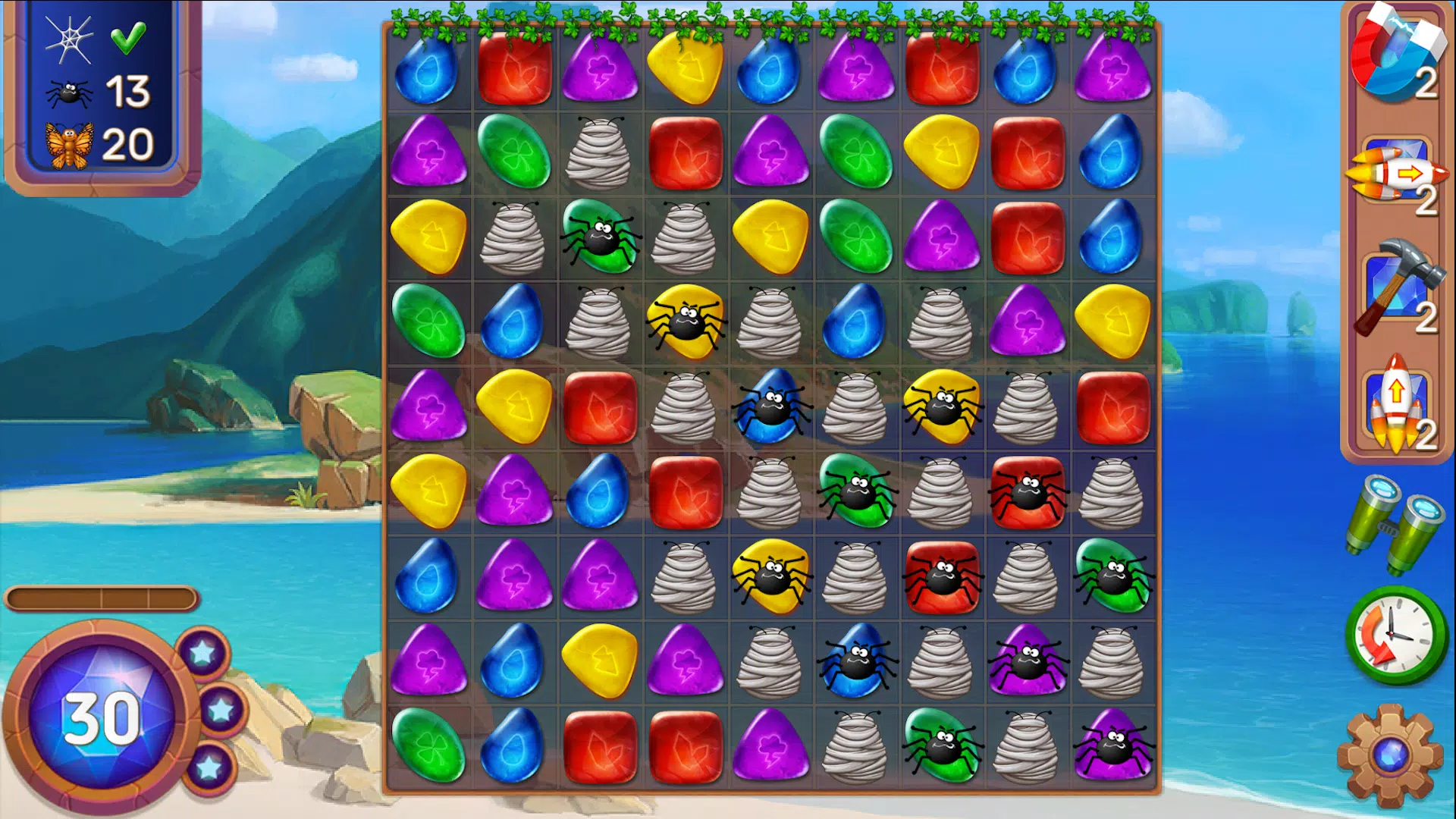Click the level progress bar
This screenshot has width=1456, height=819.
pyautogui.click(x=102, y=598)
